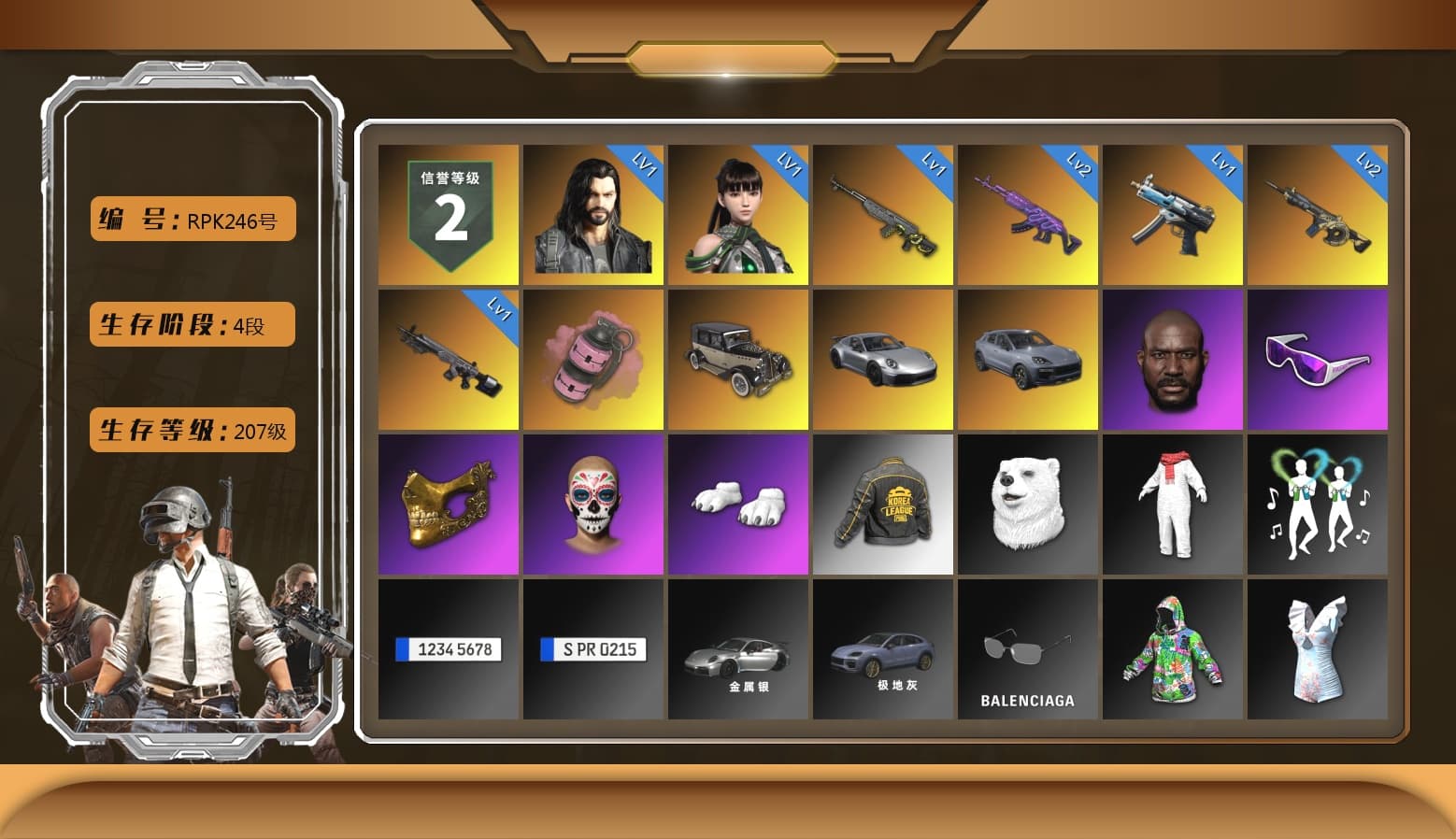This screenshot has height=839, width=1456.
Task: Click the purple sport sunglasses cosmetic
Action: click(1318, 358)
